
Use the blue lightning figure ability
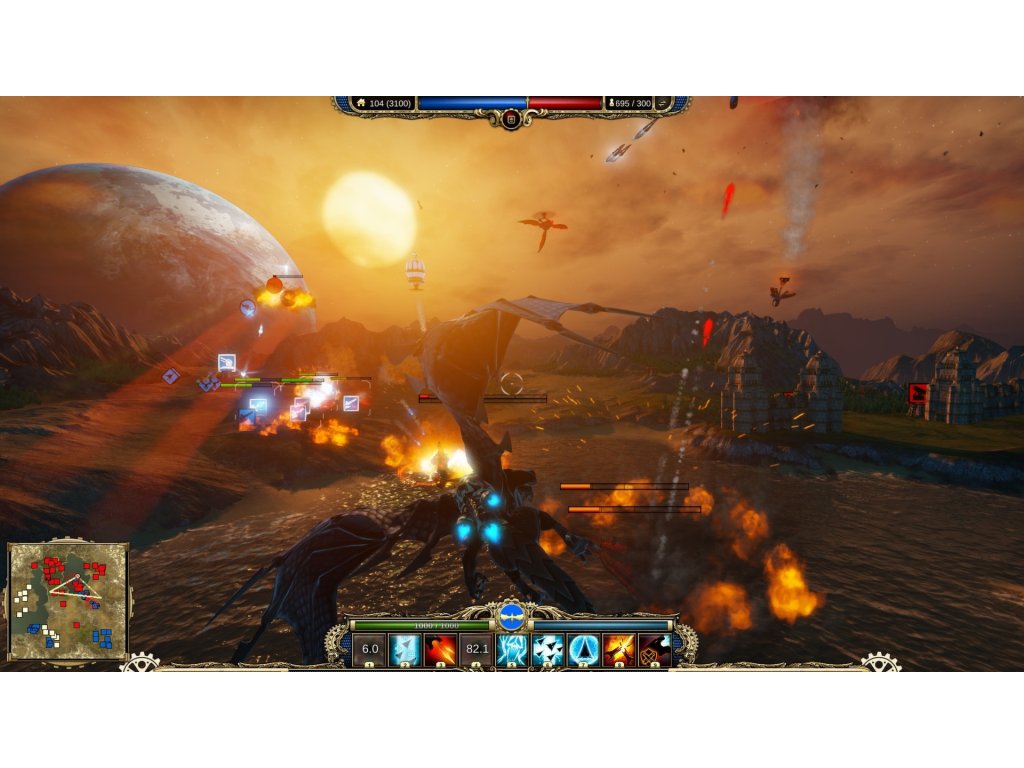point(512,649)
